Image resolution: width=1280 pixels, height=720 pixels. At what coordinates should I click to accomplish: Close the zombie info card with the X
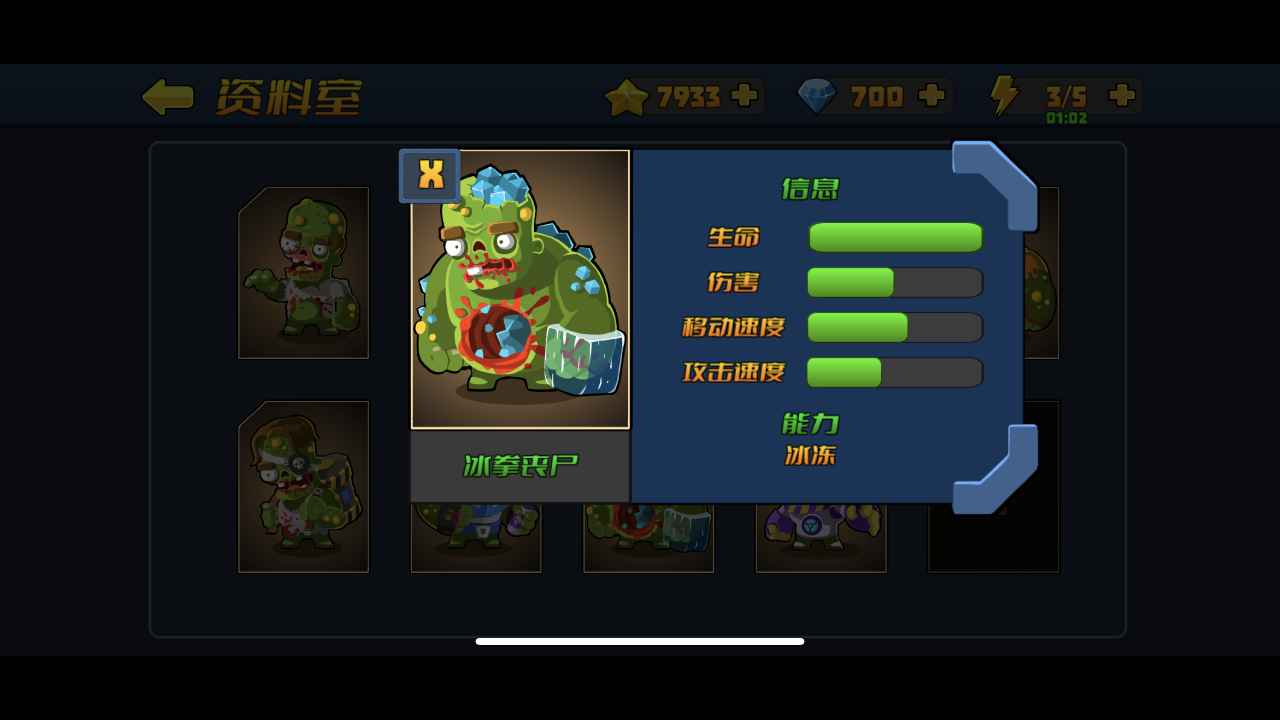[429, 174]
